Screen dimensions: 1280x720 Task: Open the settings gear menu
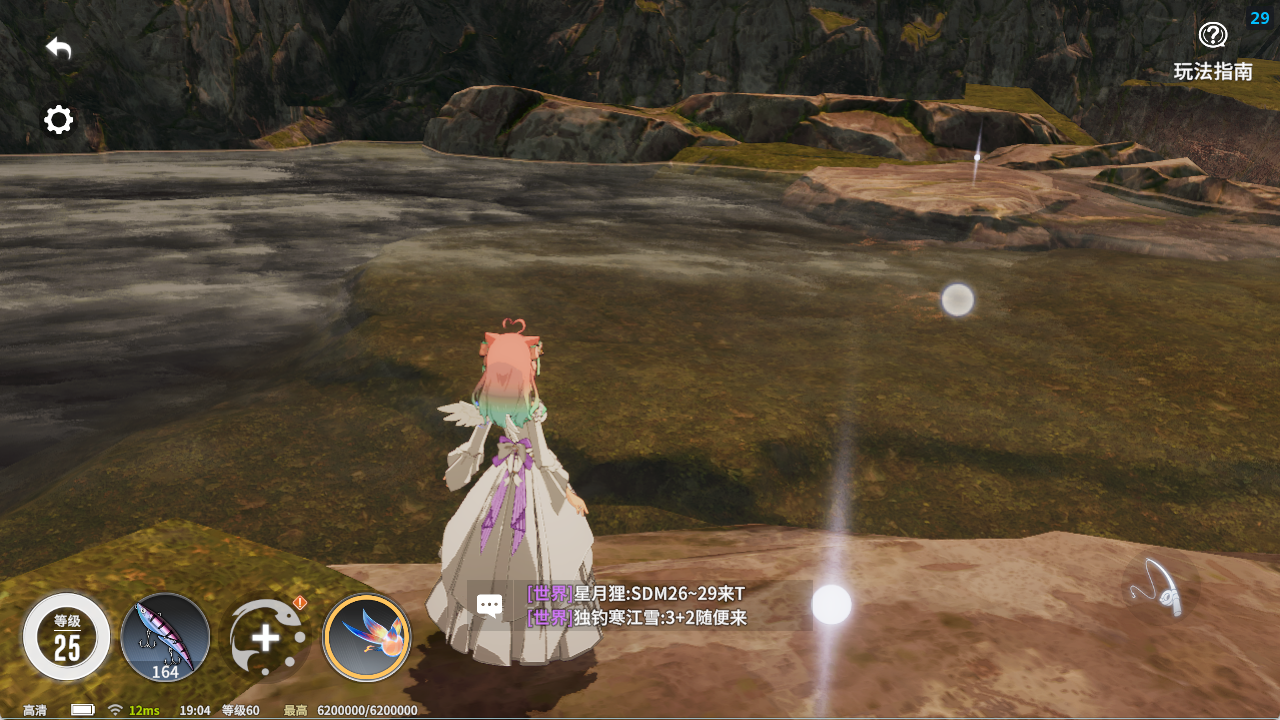click(x=58, y=120)
